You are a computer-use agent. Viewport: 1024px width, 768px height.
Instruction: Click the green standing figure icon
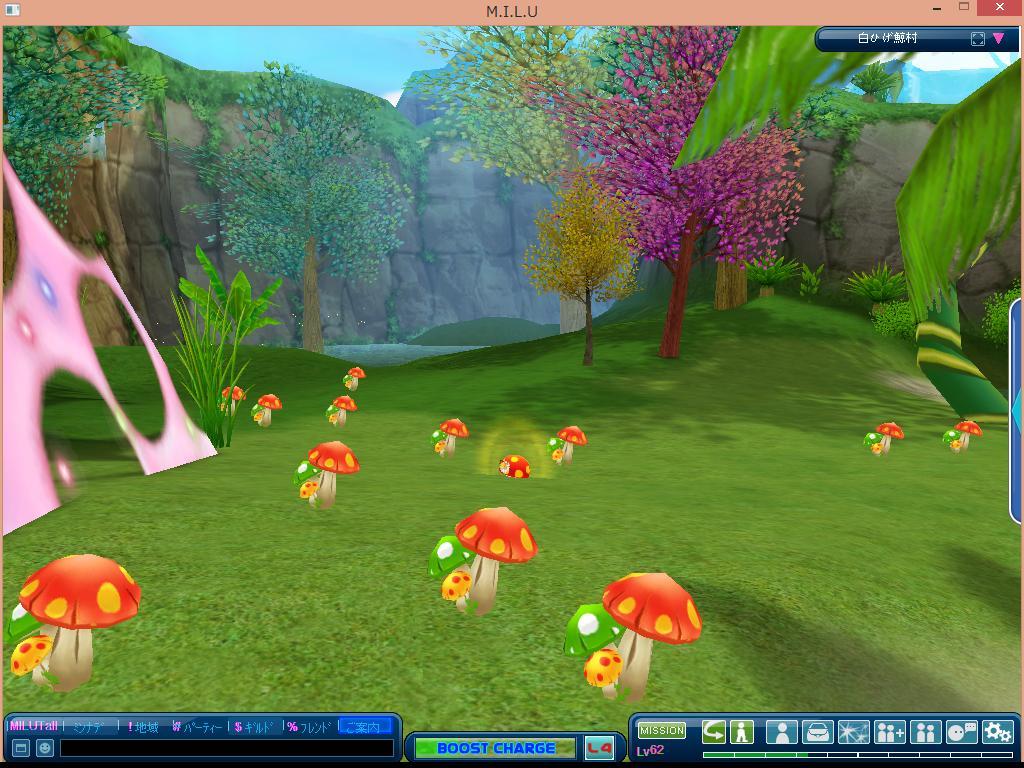click(x=742, y=732)
